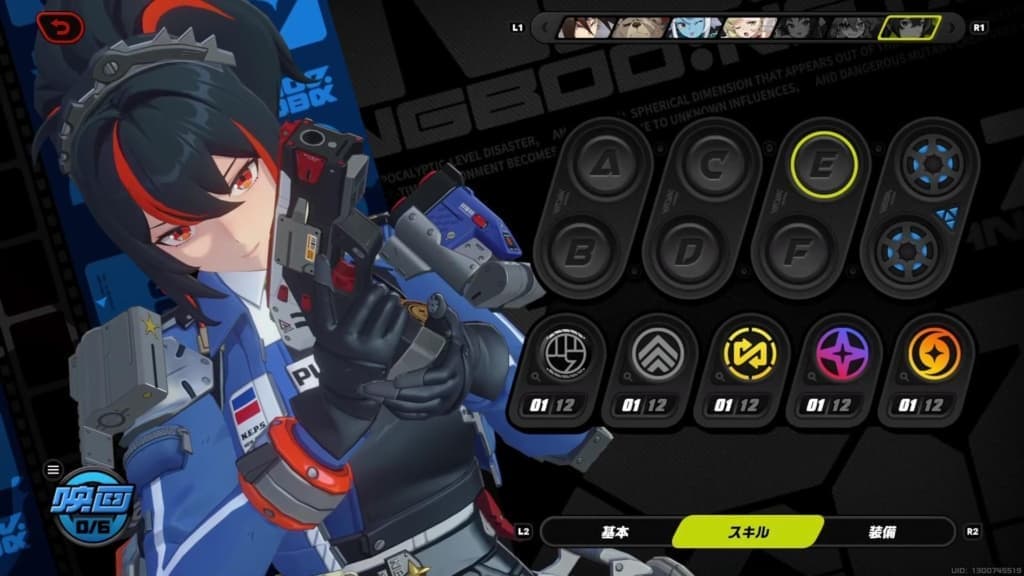Open the purple star special attack skill
Viewport: 1024px width, 576px height.
(840, 355)
